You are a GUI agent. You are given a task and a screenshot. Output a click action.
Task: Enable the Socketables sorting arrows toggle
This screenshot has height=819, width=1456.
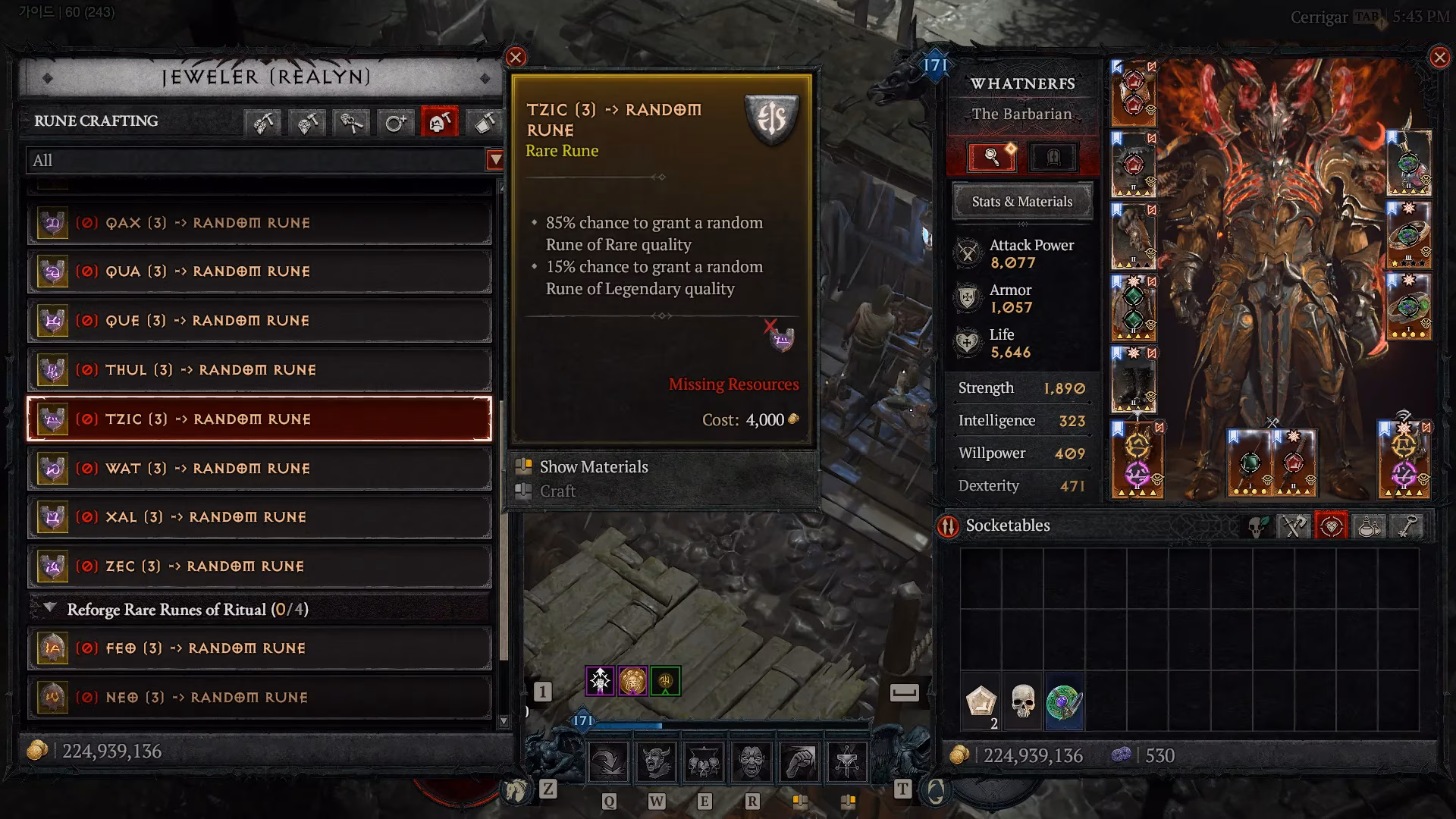click(946, 526)
